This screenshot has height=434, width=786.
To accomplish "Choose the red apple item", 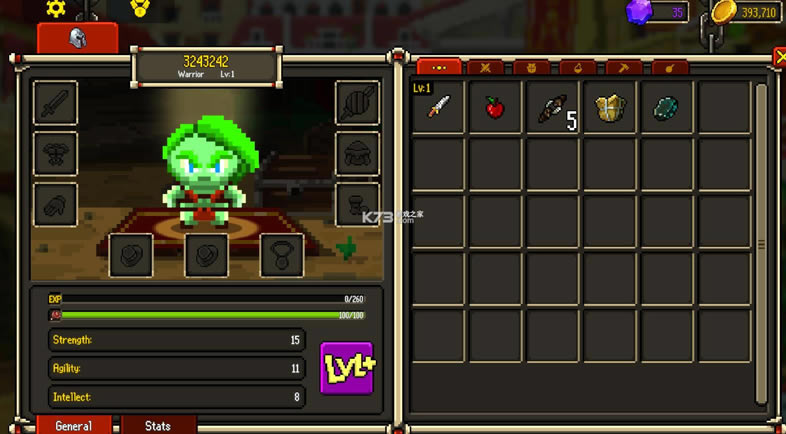I will (x=495, y=108).
